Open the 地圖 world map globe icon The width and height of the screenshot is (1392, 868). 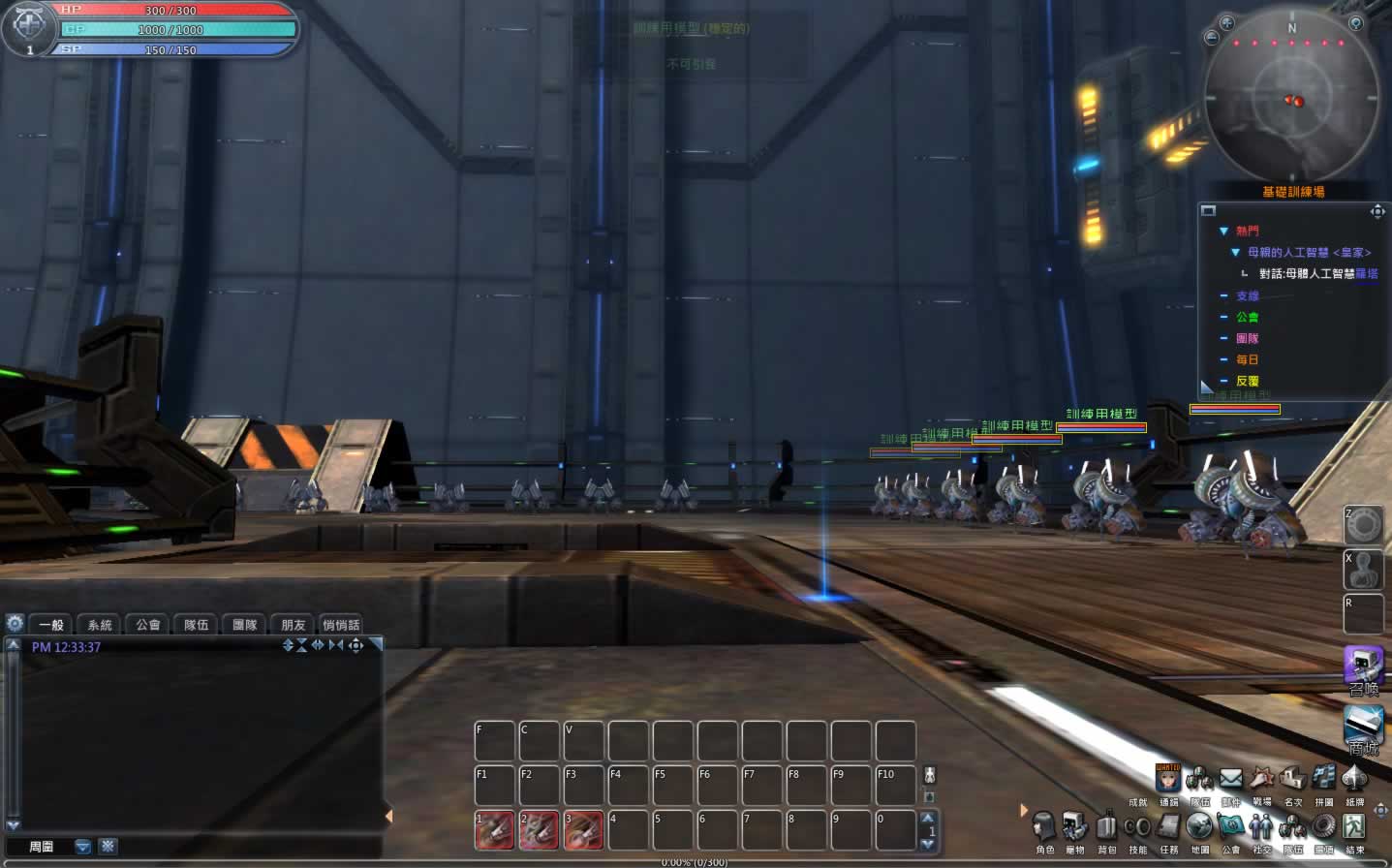pyautogui.click(x=1199, y=827)
